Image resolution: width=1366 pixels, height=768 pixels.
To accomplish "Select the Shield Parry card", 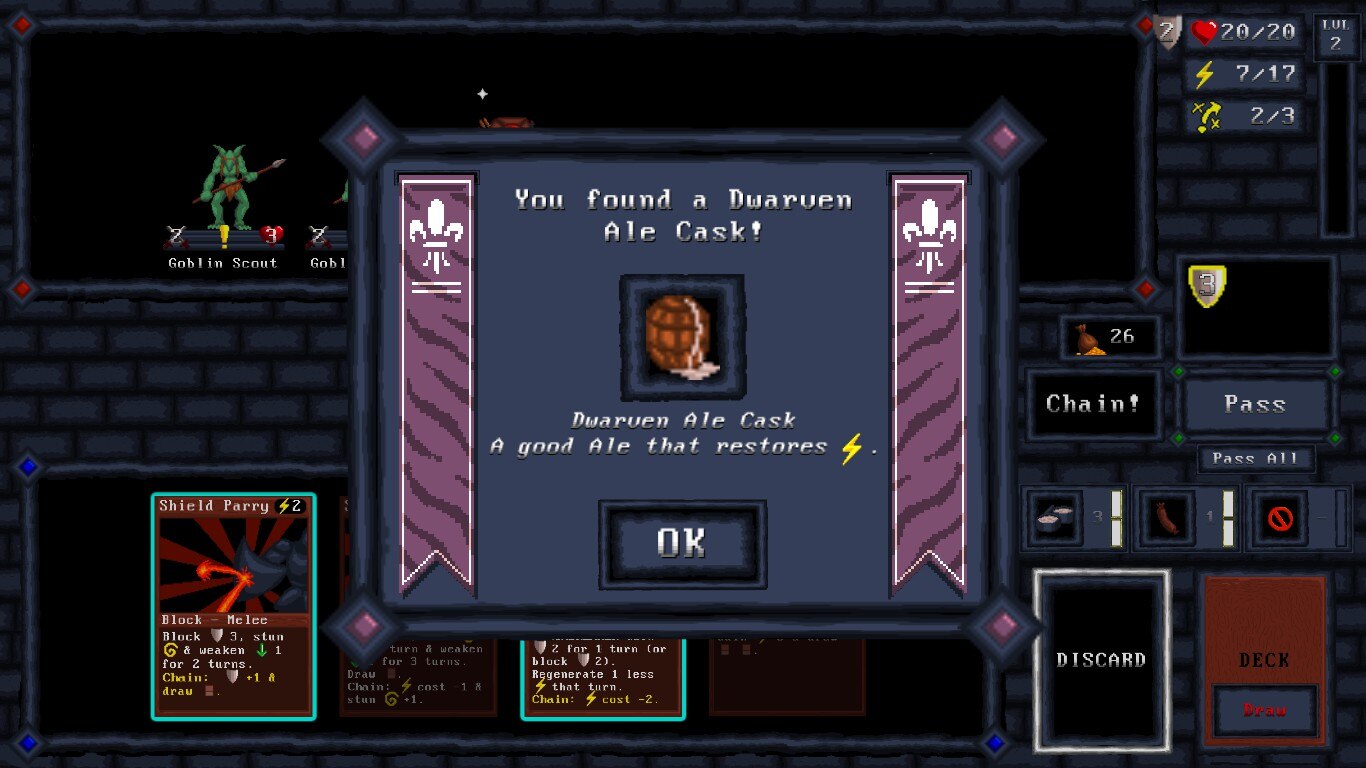I will (x=233, y=607).
